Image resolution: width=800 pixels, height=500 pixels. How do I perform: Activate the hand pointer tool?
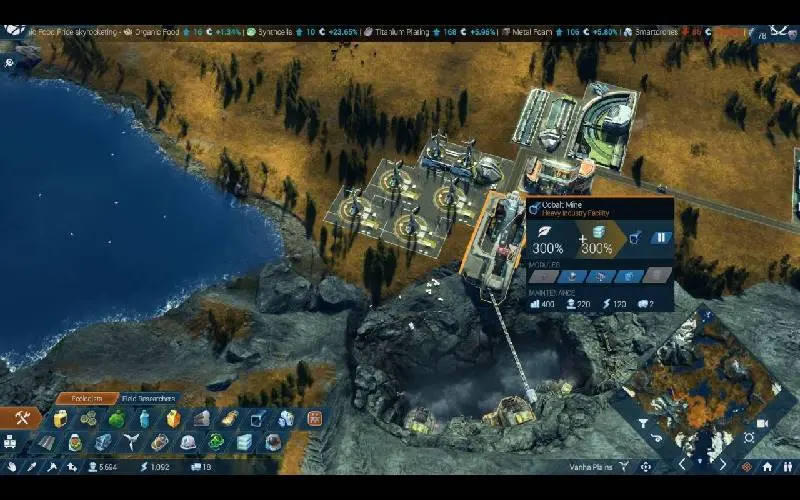pos(11,466)
